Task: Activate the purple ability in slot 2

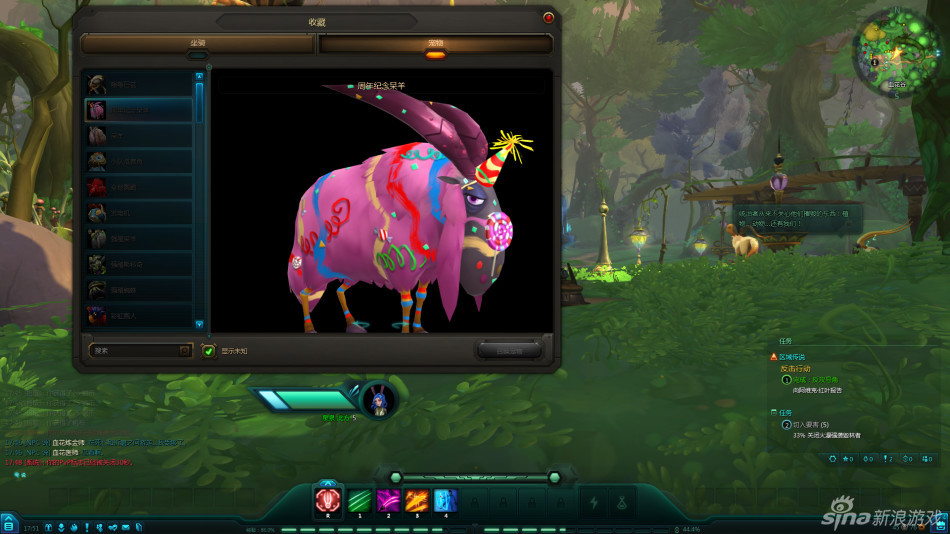Action: [388, 500]
